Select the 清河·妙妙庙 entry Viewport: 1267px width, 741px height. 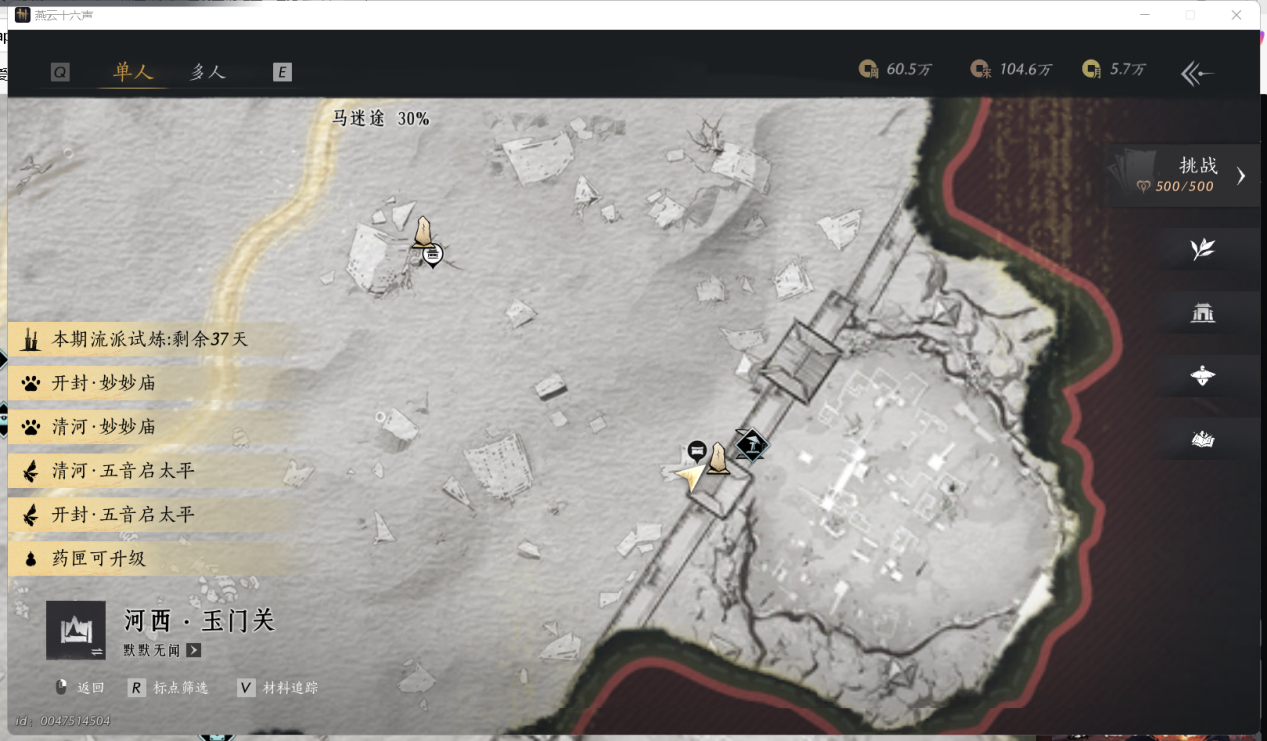pos(103,427)
